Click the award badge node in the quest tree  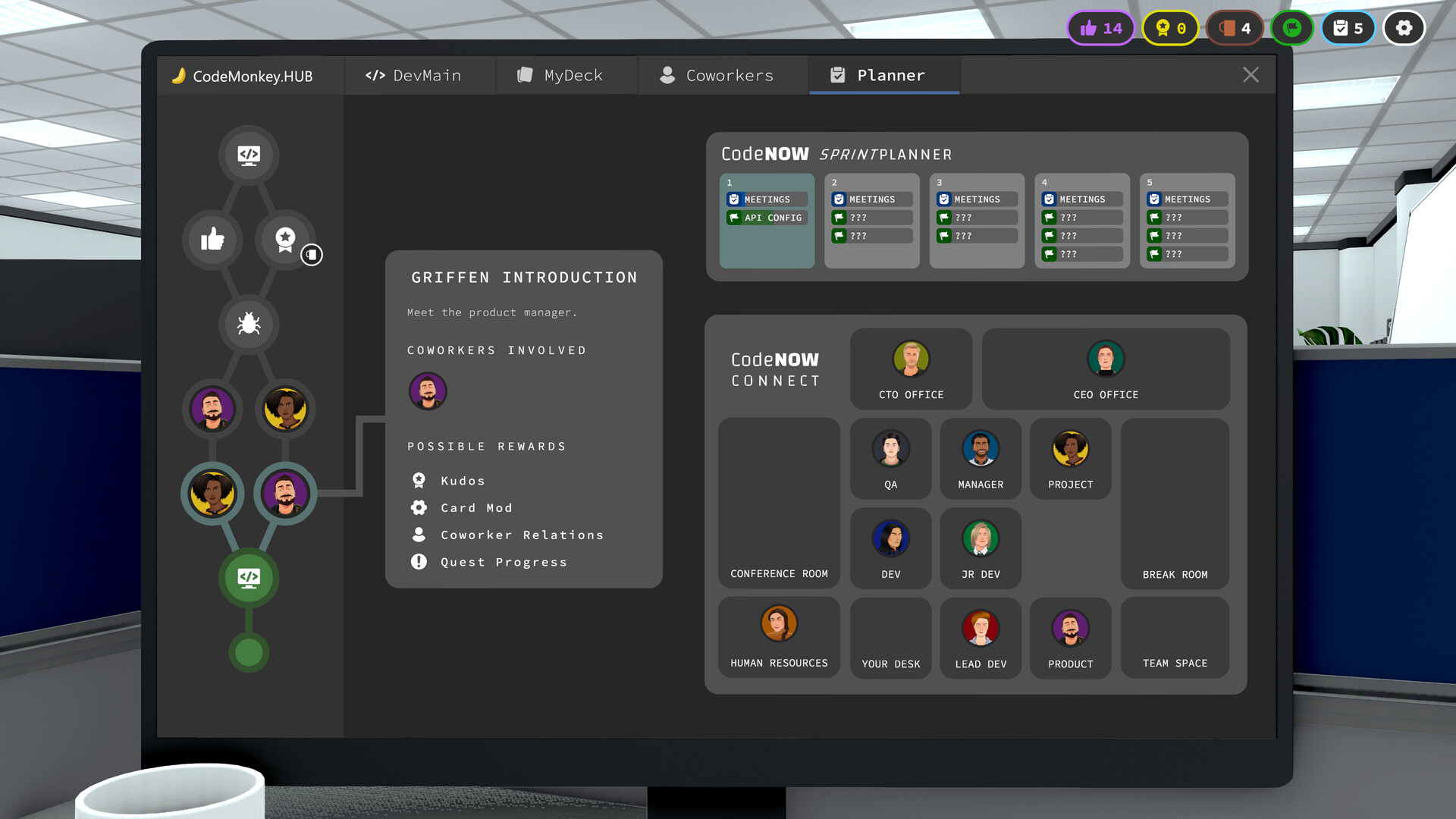click(284, 240)
